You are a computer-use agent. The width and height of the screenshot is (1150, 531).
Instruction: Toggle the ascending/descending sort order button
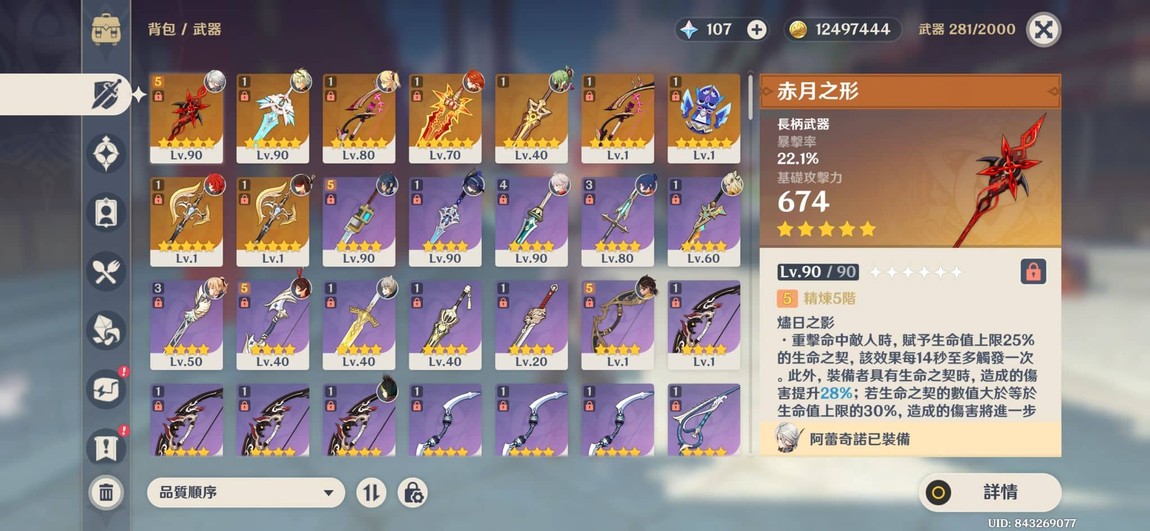(x=371, y=492)
